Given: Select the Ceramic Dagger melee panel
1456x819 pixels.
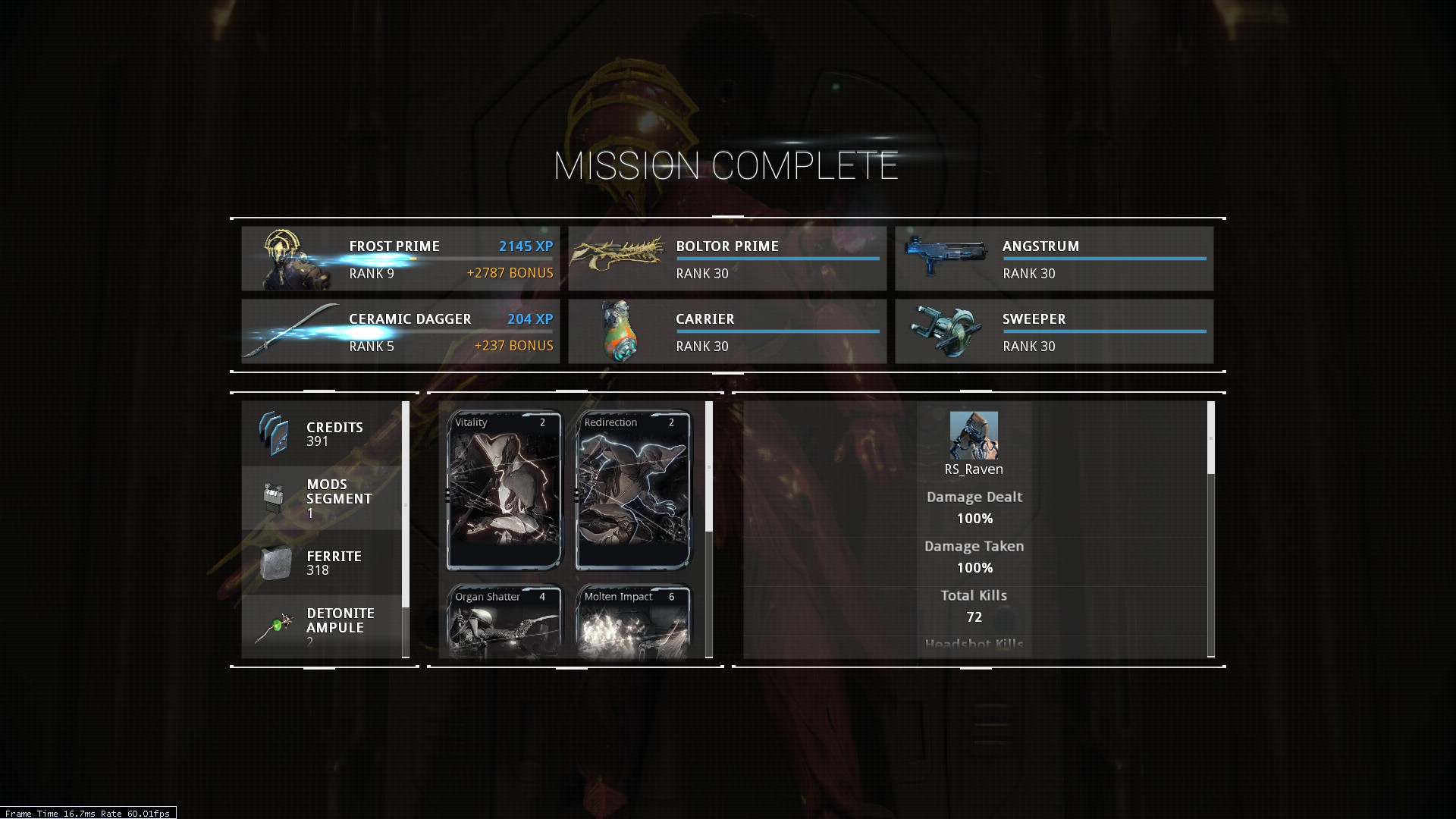Looking at the screenshot, I should click(x=400, y=331).
